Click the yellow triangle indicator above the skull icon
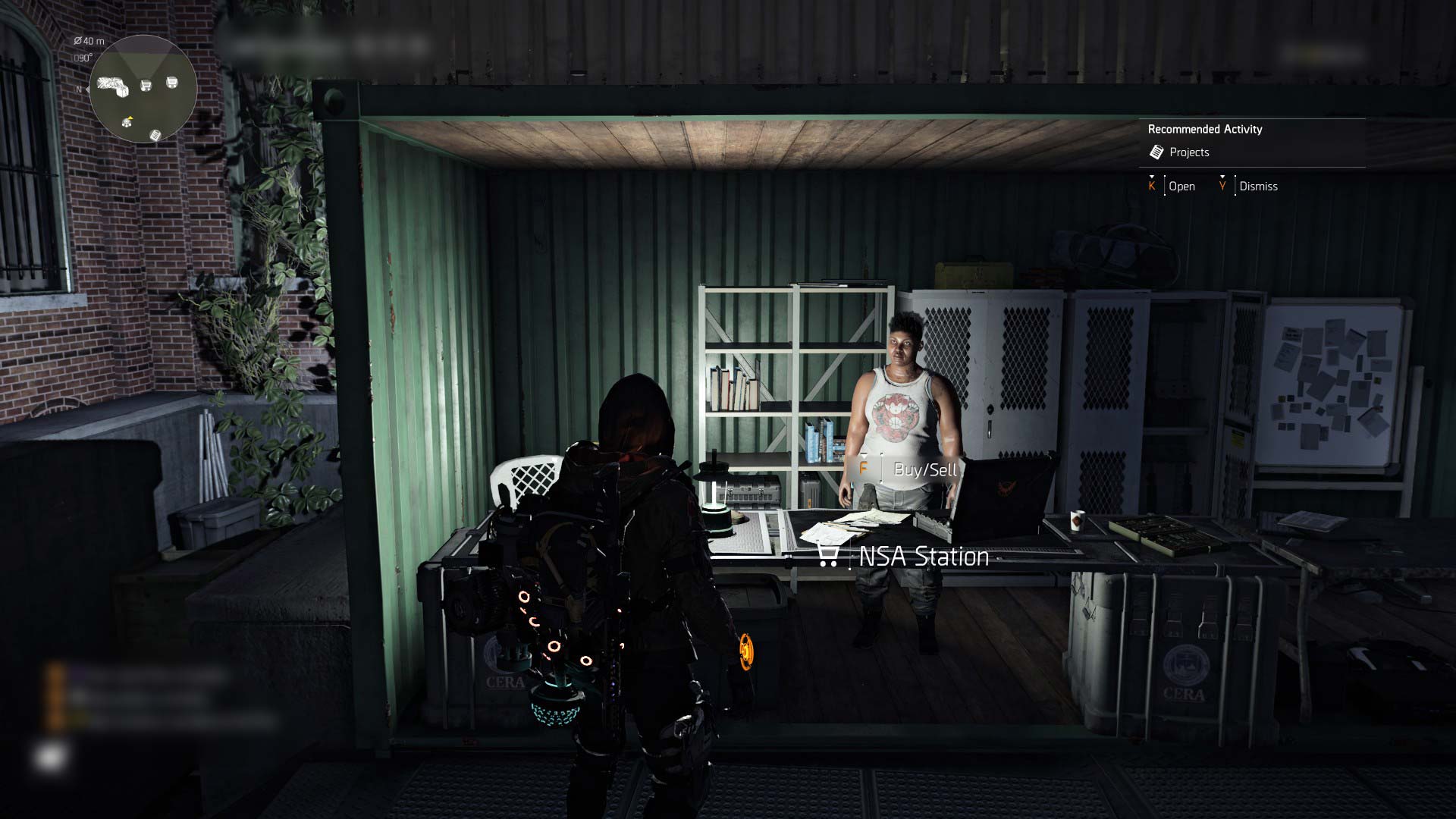1456x819 pixels. click(130, 118)
